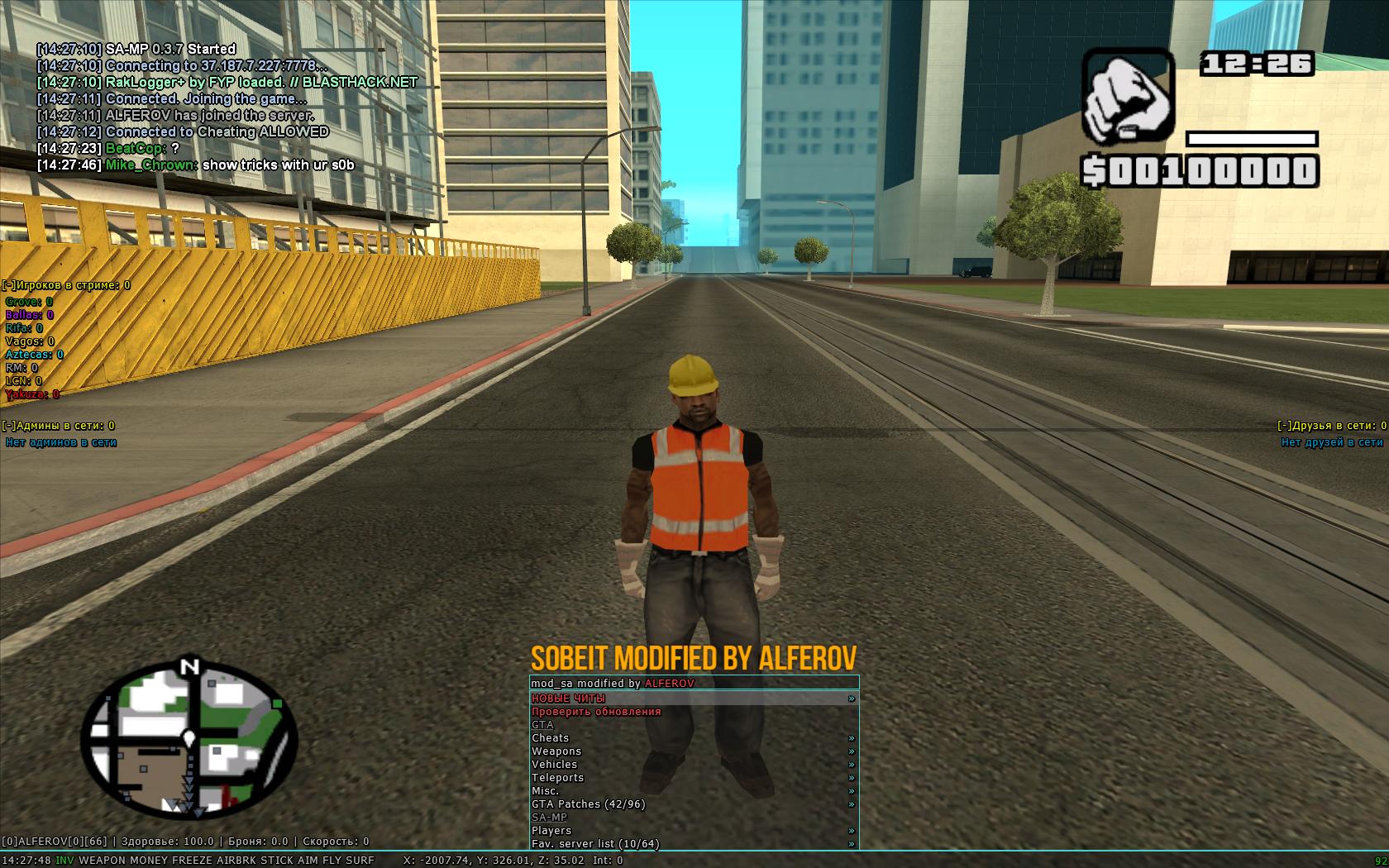Open GTA Patches (42/96) list

pos(589,804)
